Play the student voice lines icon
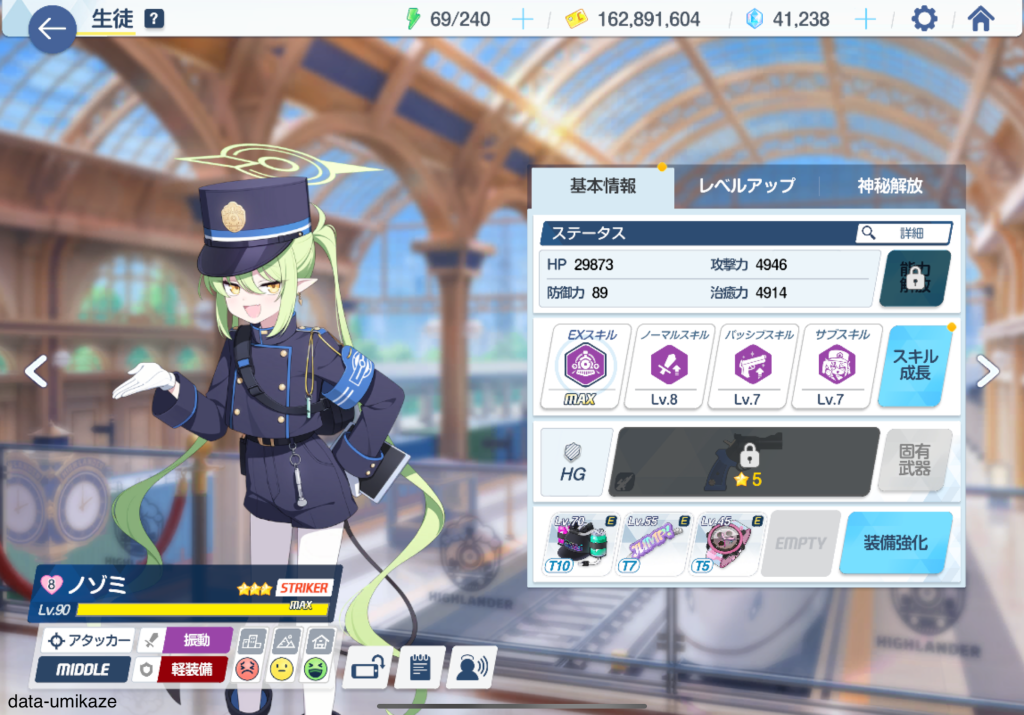1024x715 pixels. (472, 668)
